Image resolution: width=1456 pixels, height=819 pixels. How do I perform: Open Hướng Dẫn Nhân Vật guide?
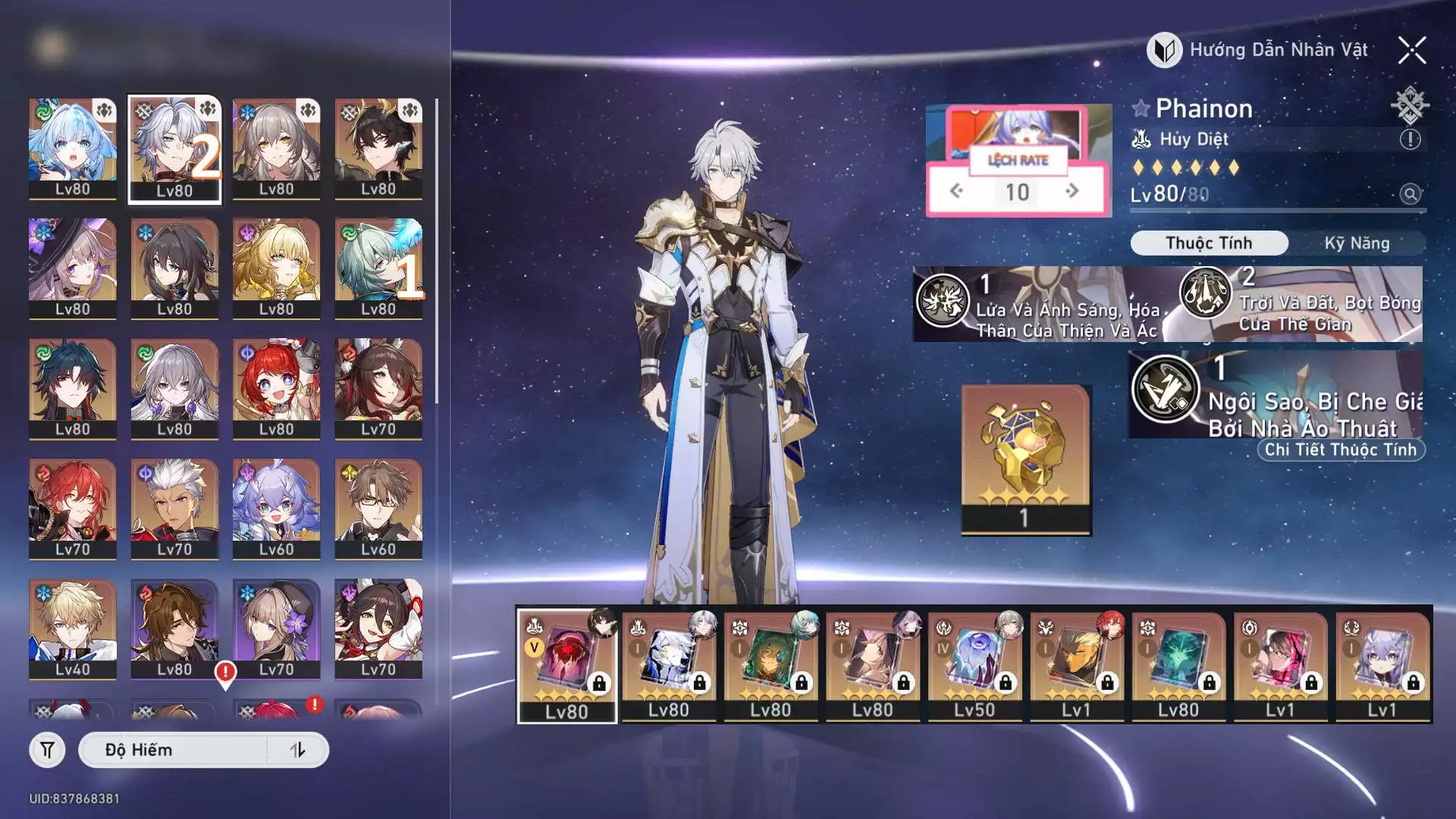click(x=1259, y=50)
